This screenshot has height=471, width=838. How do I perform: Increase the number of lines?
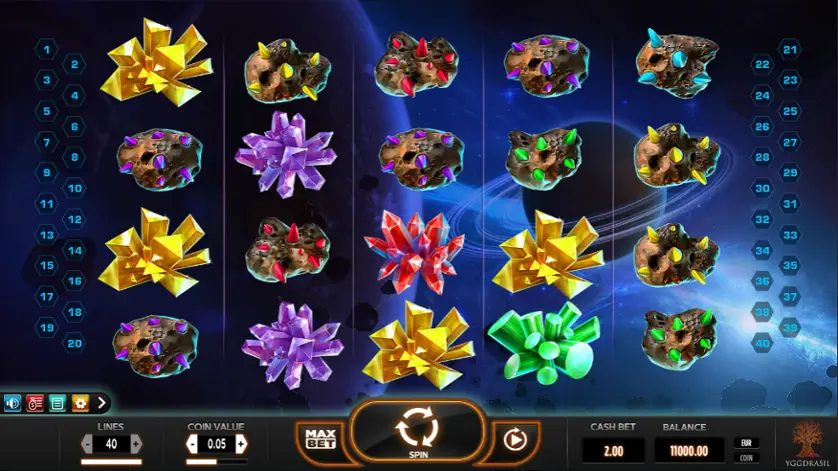[137, 443]
